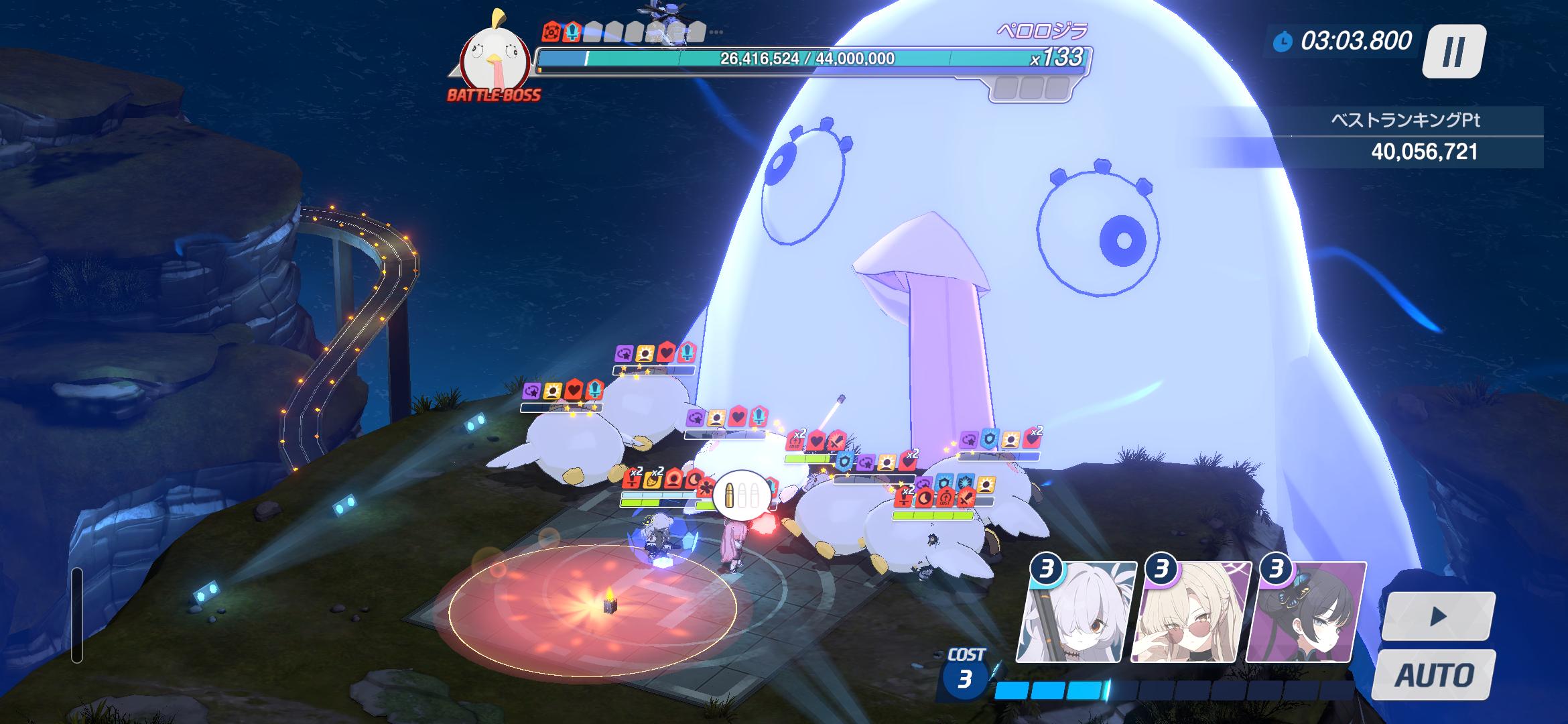Use the white-haired student's skill card
The image size is (1568, 724).
1077,613
